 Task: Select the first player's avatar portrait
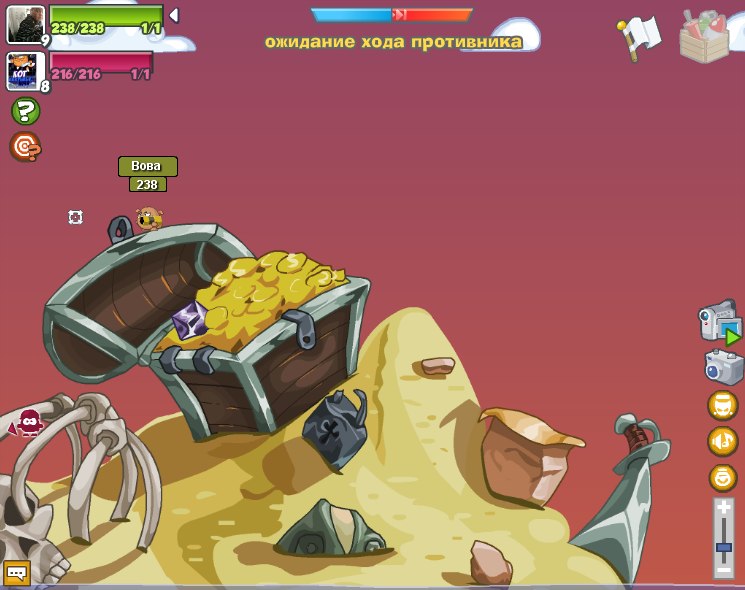point(24,24)
